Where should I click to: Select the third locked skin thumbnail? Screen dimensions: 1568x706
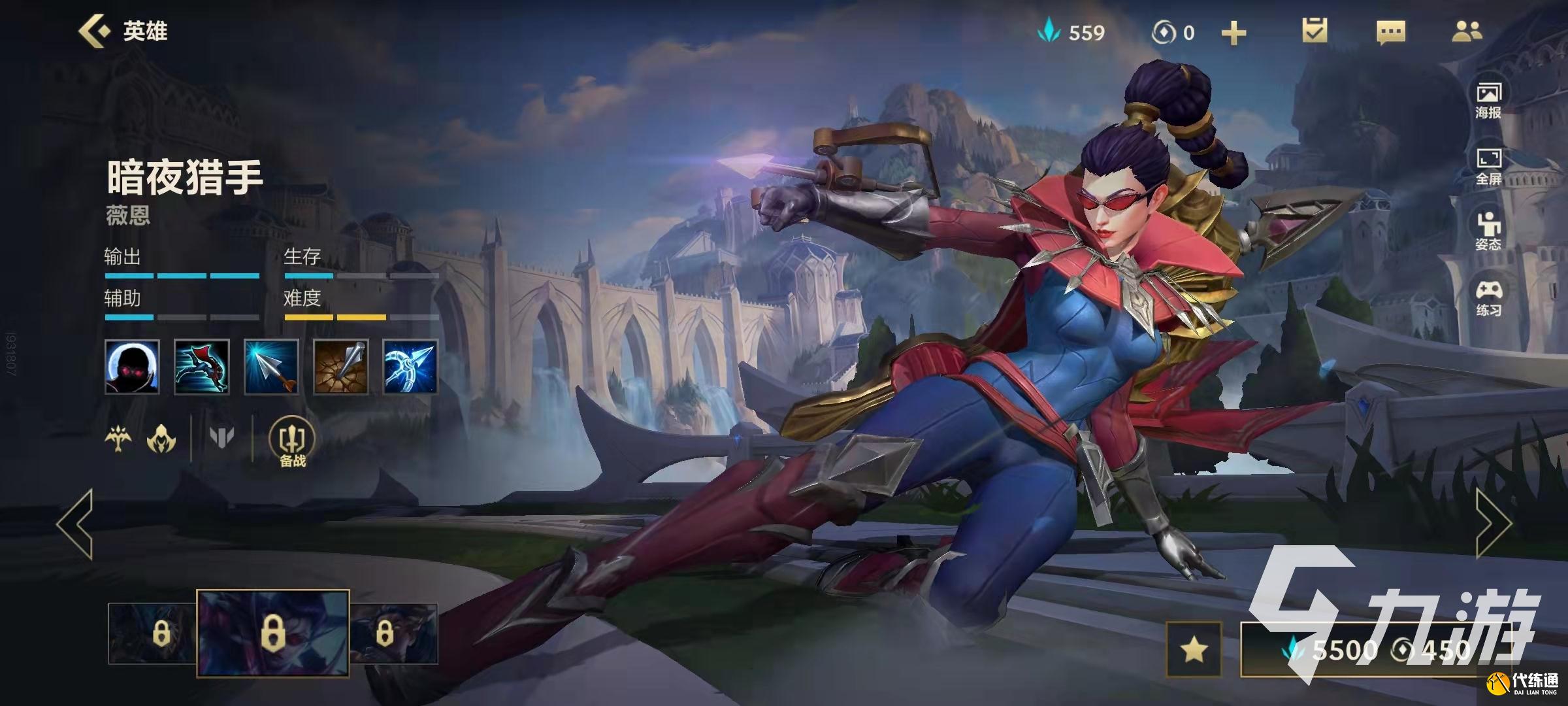(393, 633)
